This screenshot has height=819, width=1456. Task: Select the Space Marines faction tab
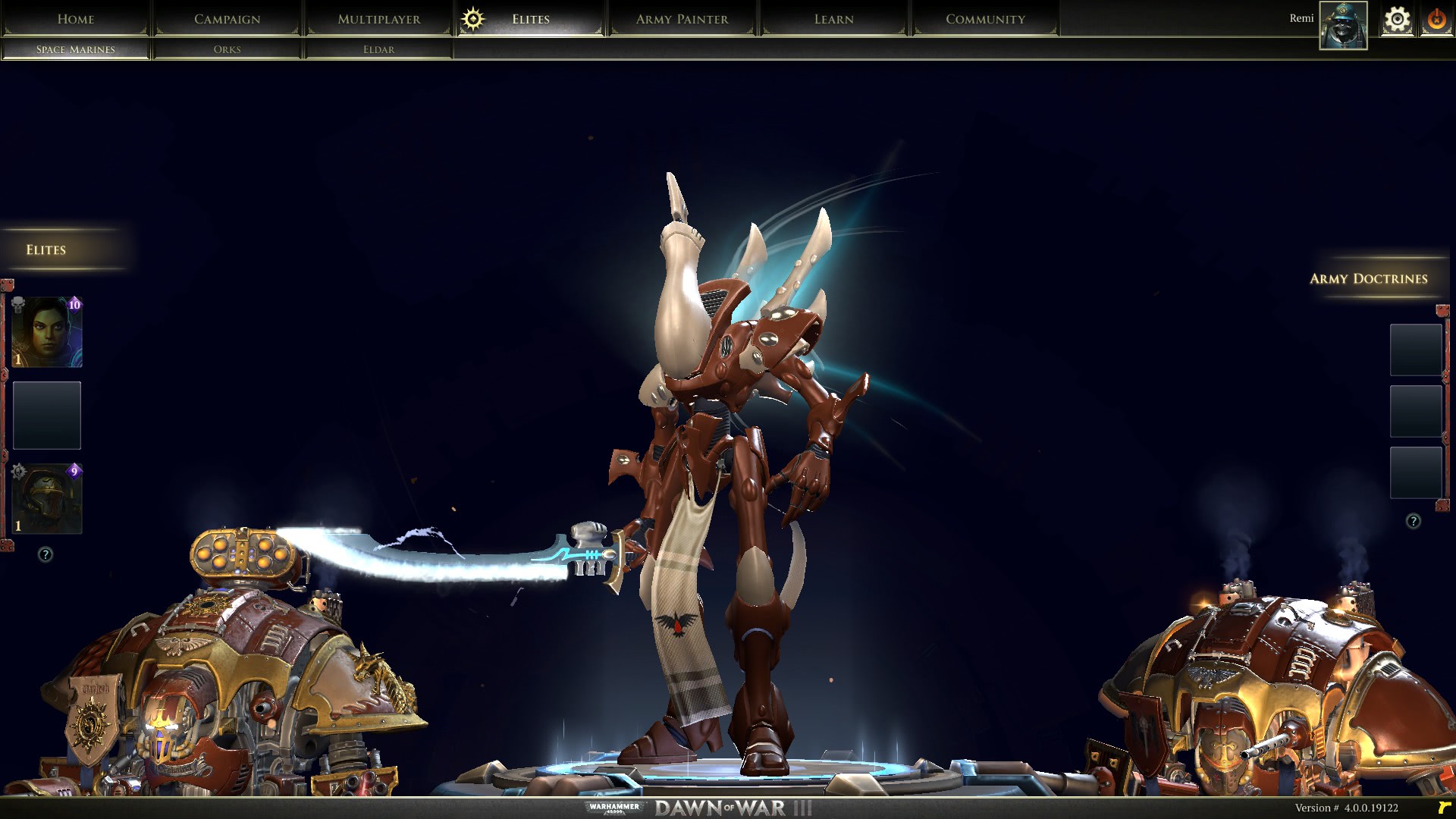click(x=76, y=49)
